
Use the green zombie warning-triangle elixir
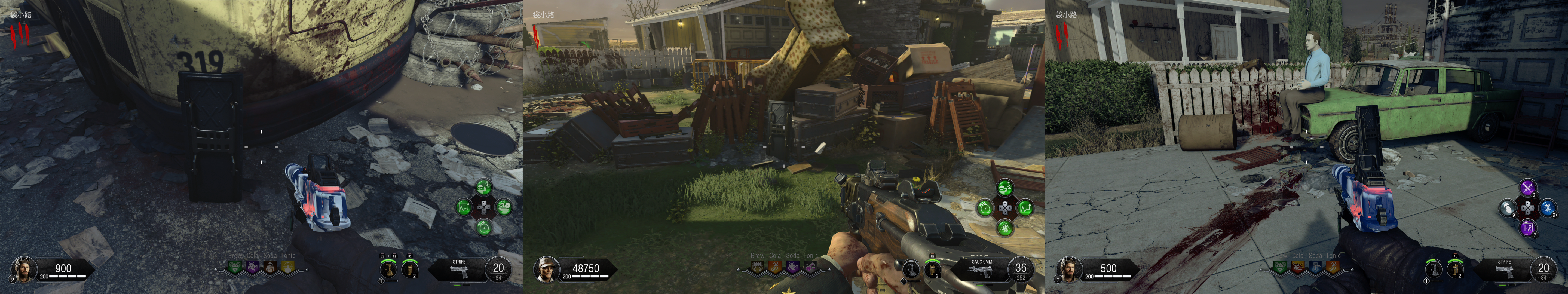[x=1005, y=228]
